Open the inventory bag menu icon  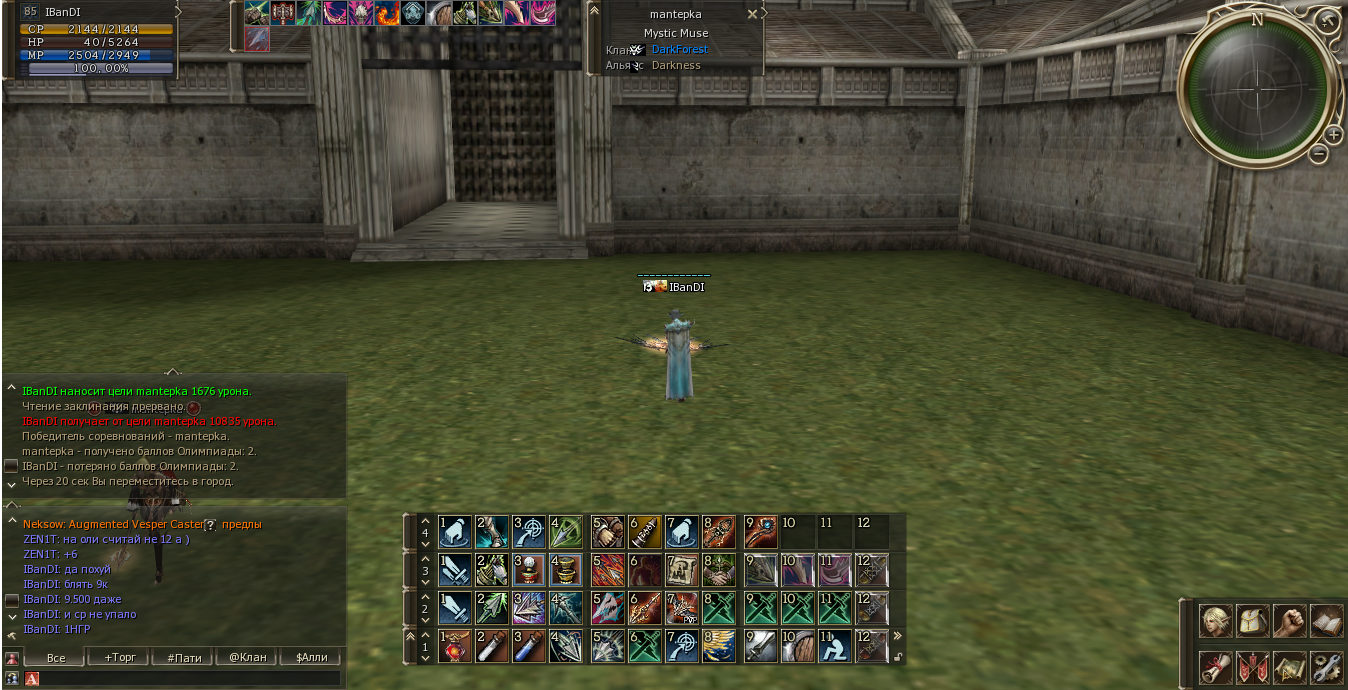click(1252, 622)
